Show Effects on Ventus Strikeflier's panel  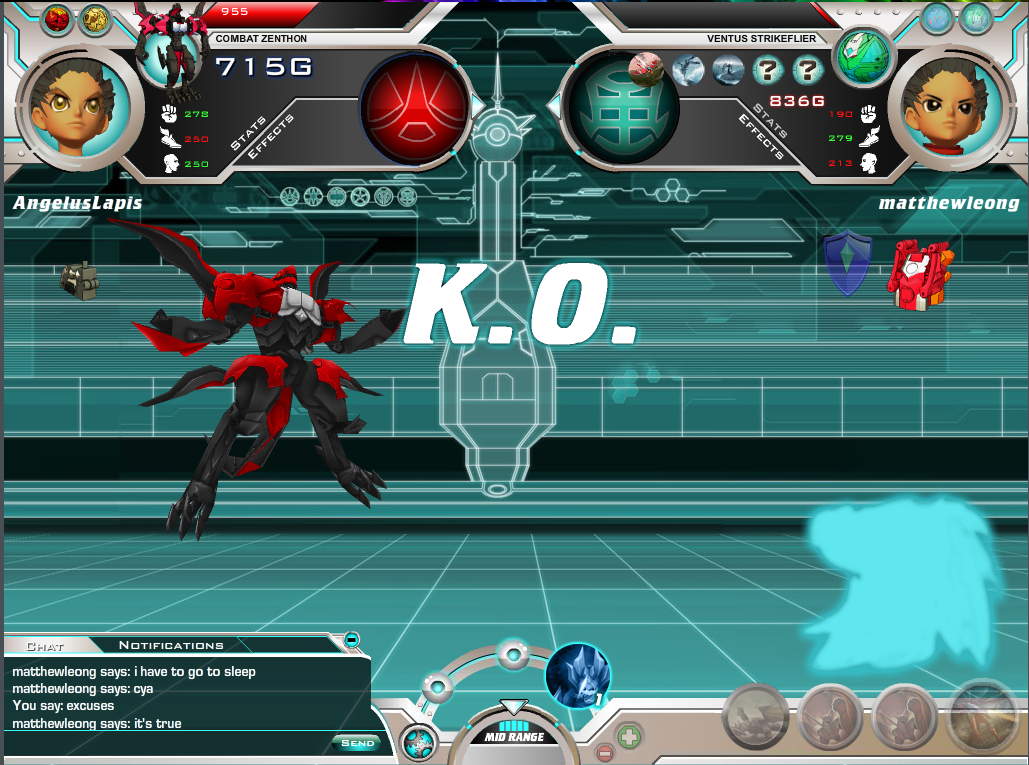760,136
